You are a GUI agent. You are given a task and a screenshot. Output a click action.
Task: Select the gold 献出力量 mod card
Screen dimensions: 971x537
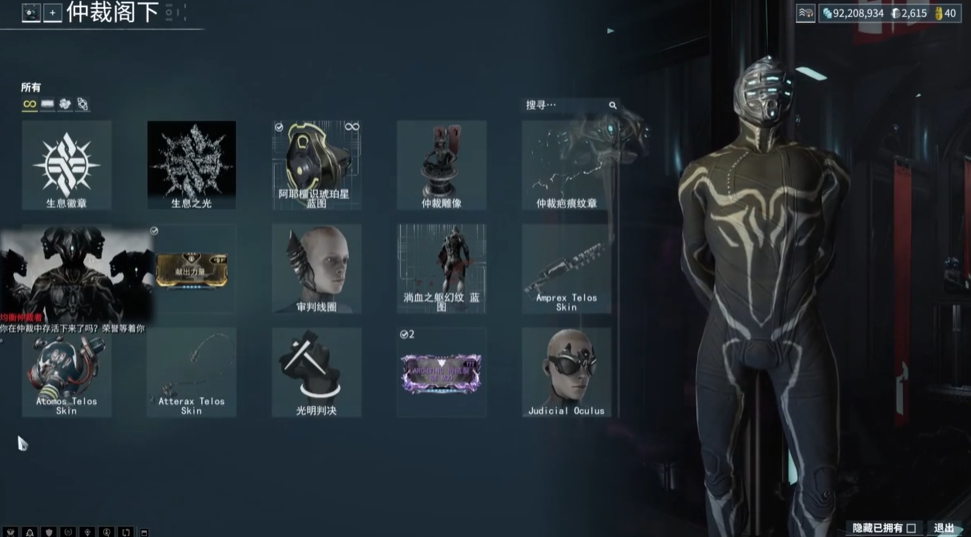pyautogui.click(x=191, y=269)
